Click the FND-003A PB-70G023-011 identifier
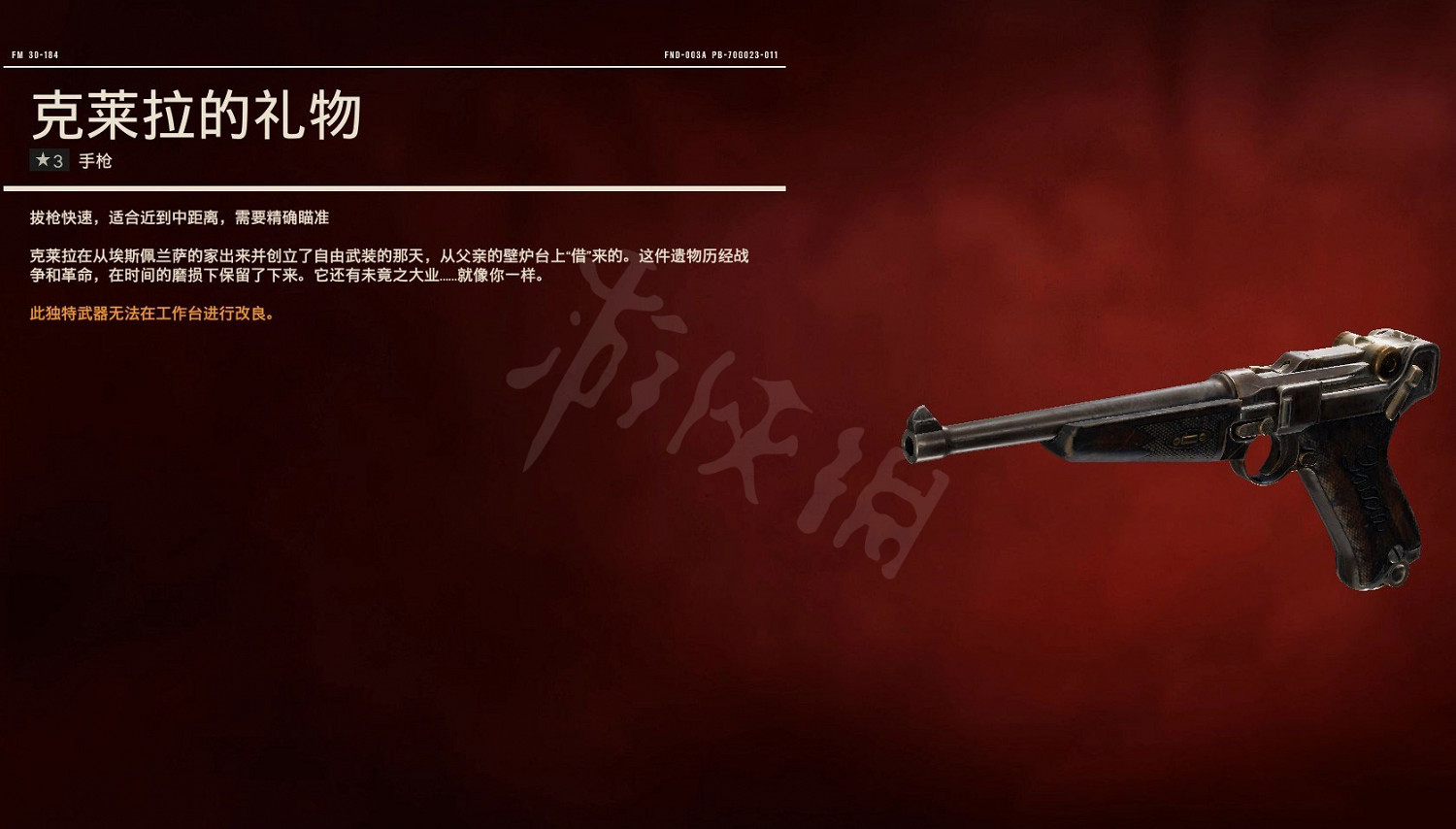The height and width of the screenshot is (829, 1456). pos(723,56)
